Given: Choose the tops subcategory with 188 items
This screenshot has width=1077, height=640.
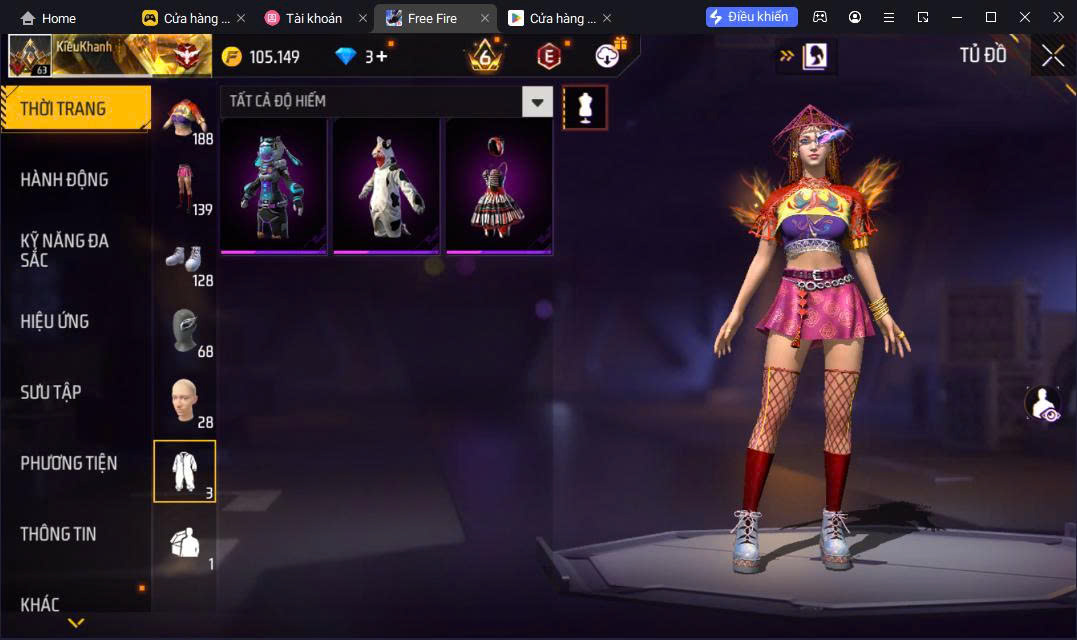Looking at the screenshot, I should coord(185,119).
